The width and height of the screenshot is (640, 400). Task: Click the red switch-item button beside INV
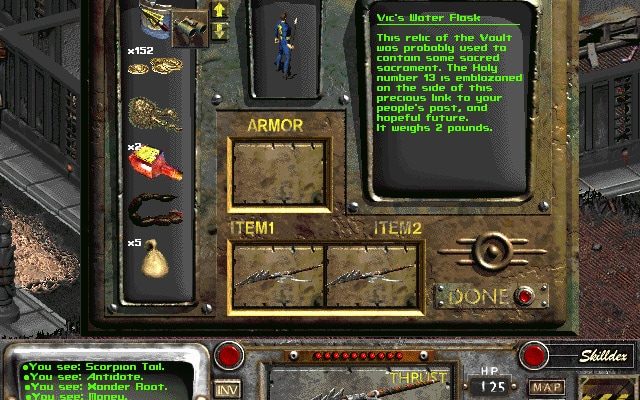(232, 356)
